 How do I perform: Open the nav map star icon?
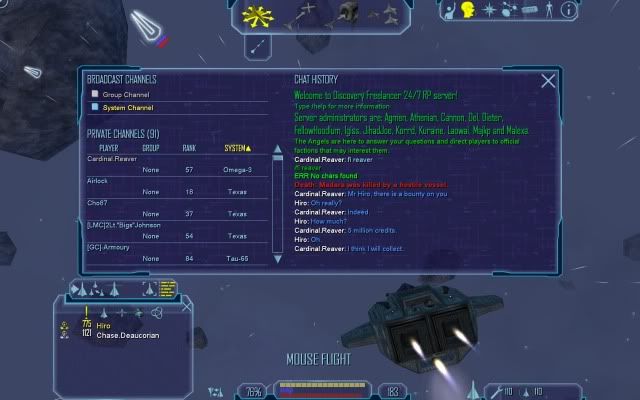[x=490, y=10]
